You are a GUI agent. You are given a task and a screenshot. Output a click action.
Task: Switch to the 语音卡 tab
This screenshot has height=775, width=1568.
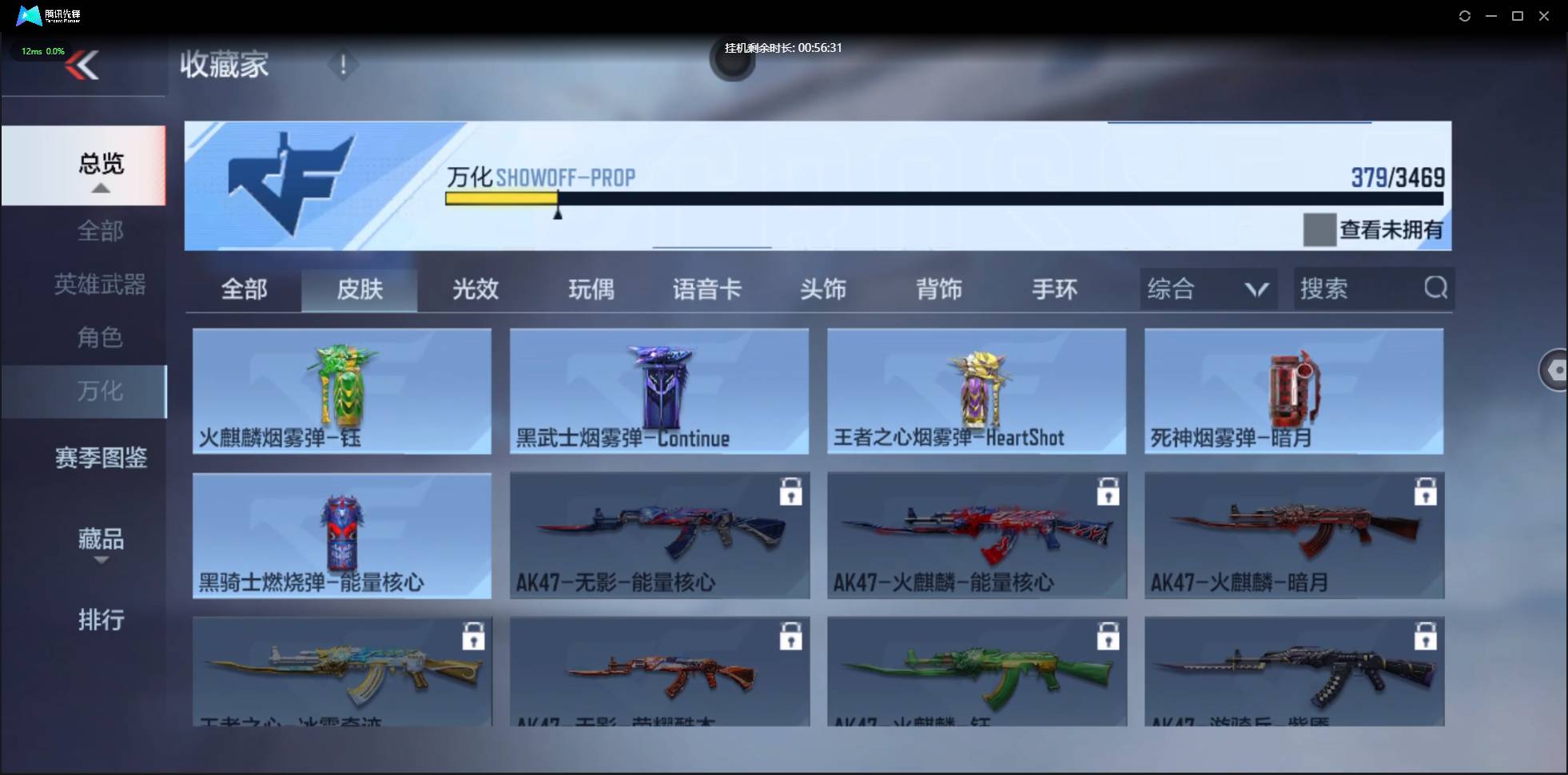click(x=706, y=289)
